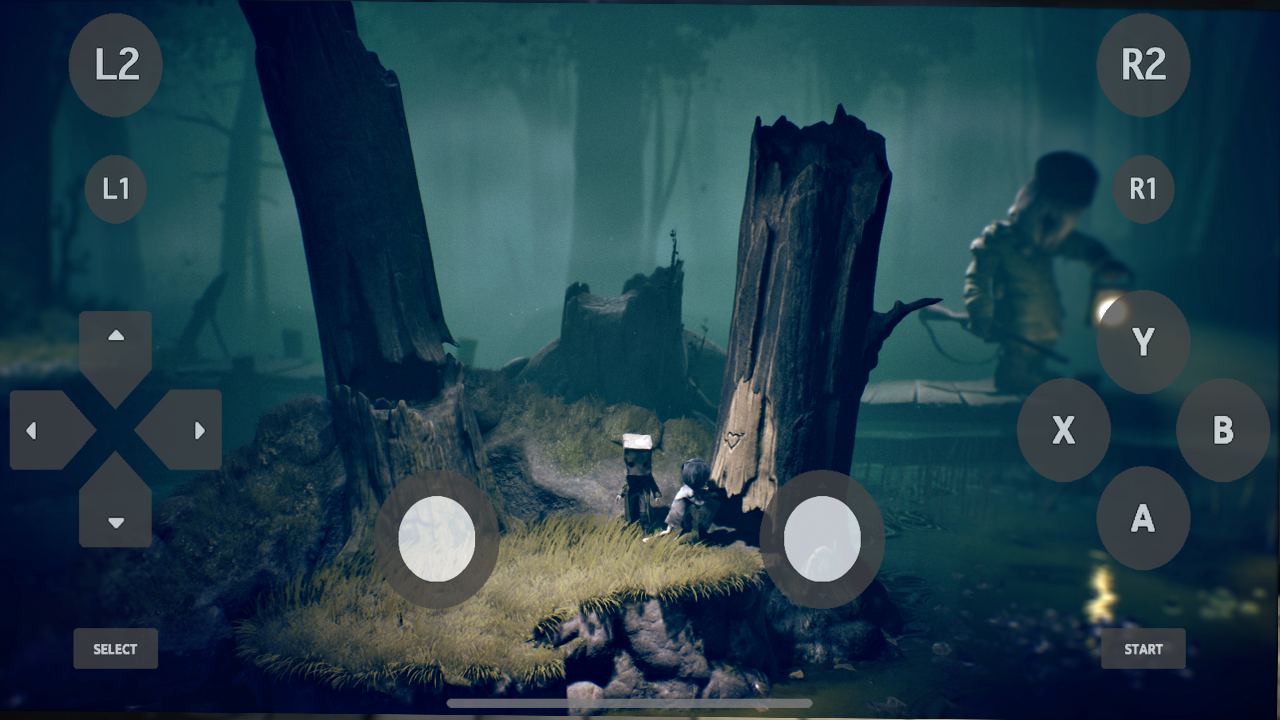Screen dimensions: 1280x720
Task: Tap the center of the D-pad
Action: (x=115, y=429)
